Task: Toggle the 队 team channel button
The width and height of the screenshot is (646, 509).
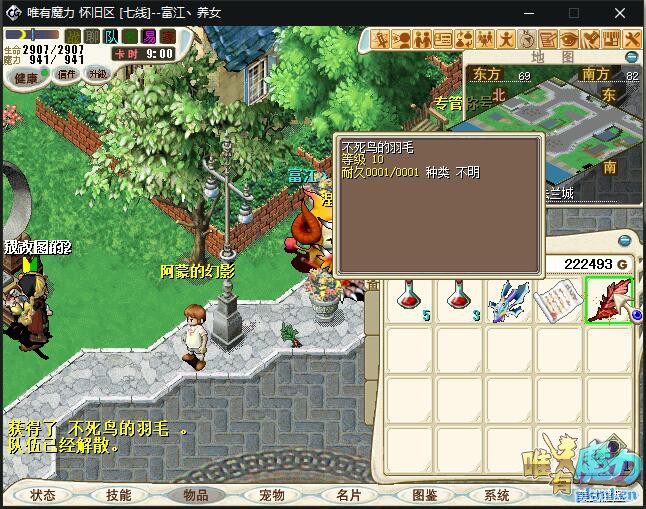Action: 111,37
